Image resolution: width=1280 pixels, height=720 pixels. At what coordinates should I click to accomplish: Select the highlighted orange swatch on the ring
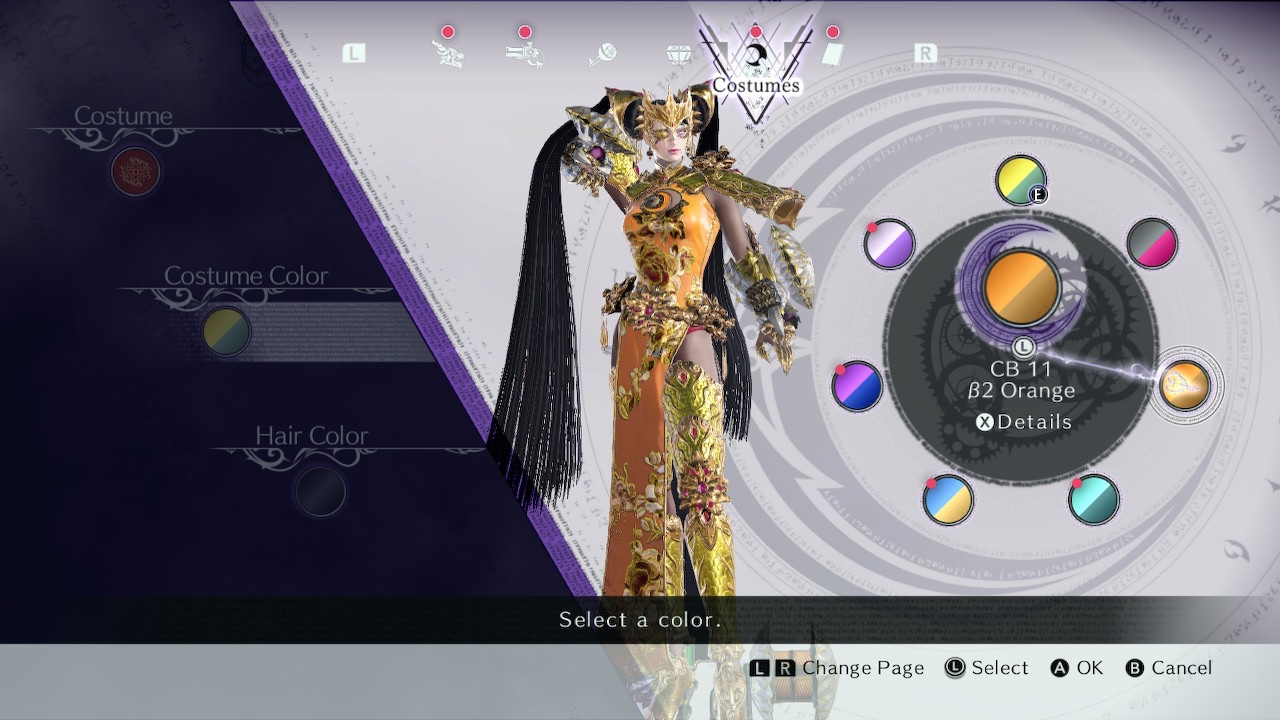(1184, 385)
